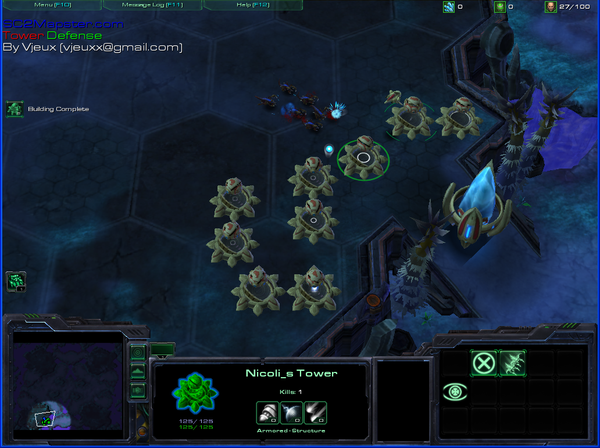The image size is (600, 448).
Task: Click the armor icon in the tower info panel
Action: click(291, 411)
